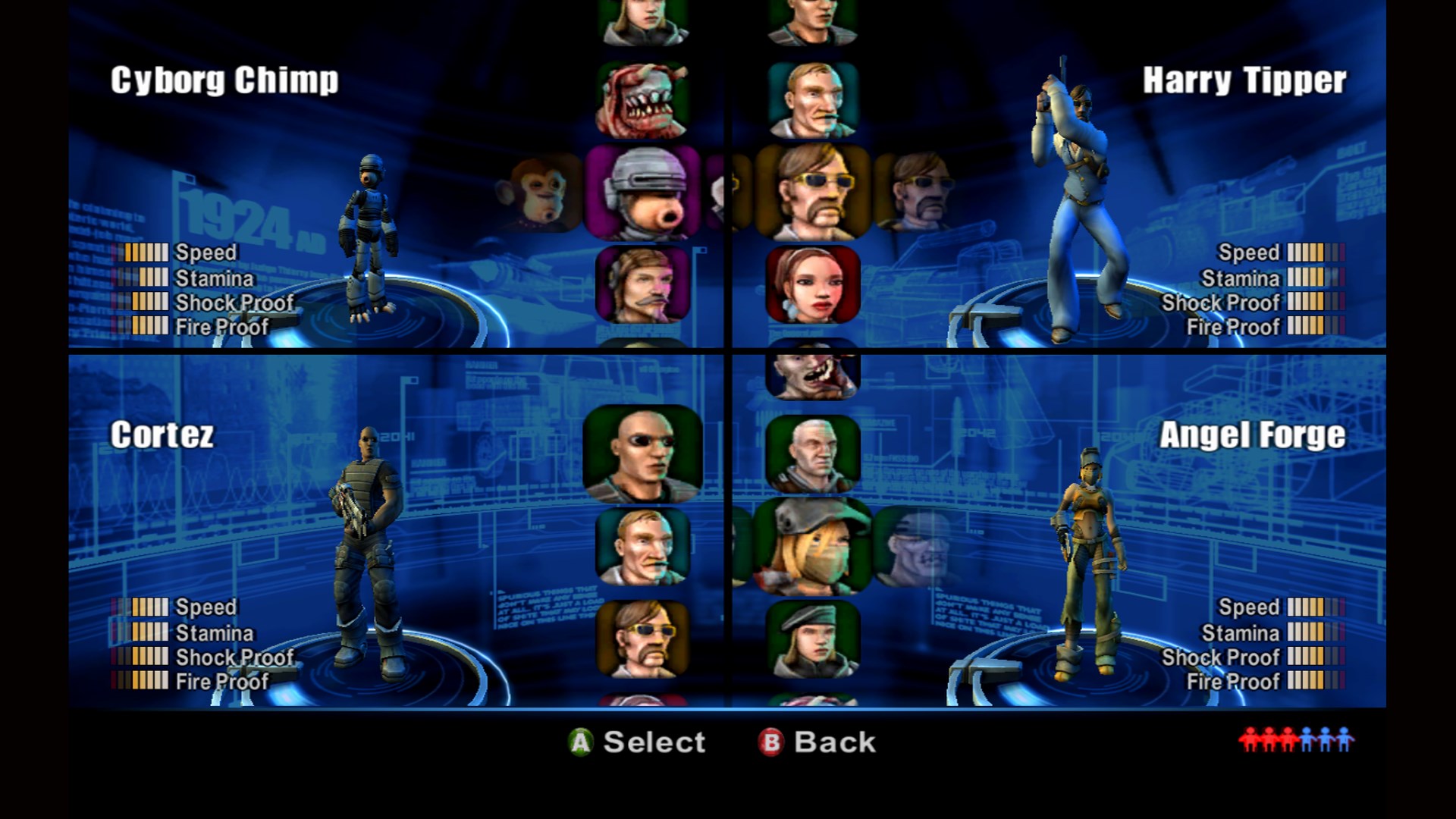1456x819 pixels.
Task: Click the Angel Forge name label
Action: (x=1251, y=436)
